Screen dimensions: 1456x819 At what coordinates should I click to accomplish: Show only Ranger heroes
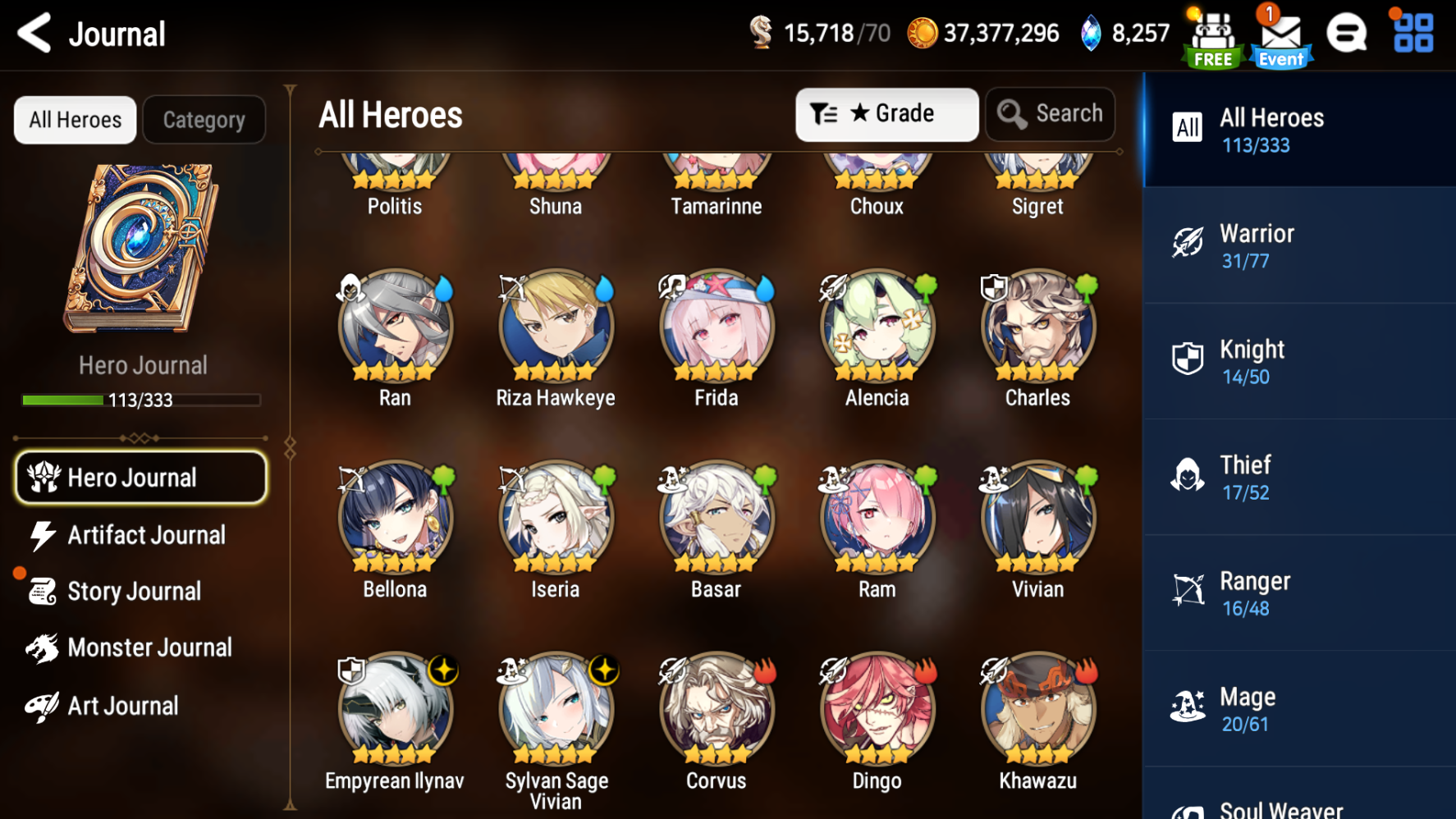(x=1299, y=594)
